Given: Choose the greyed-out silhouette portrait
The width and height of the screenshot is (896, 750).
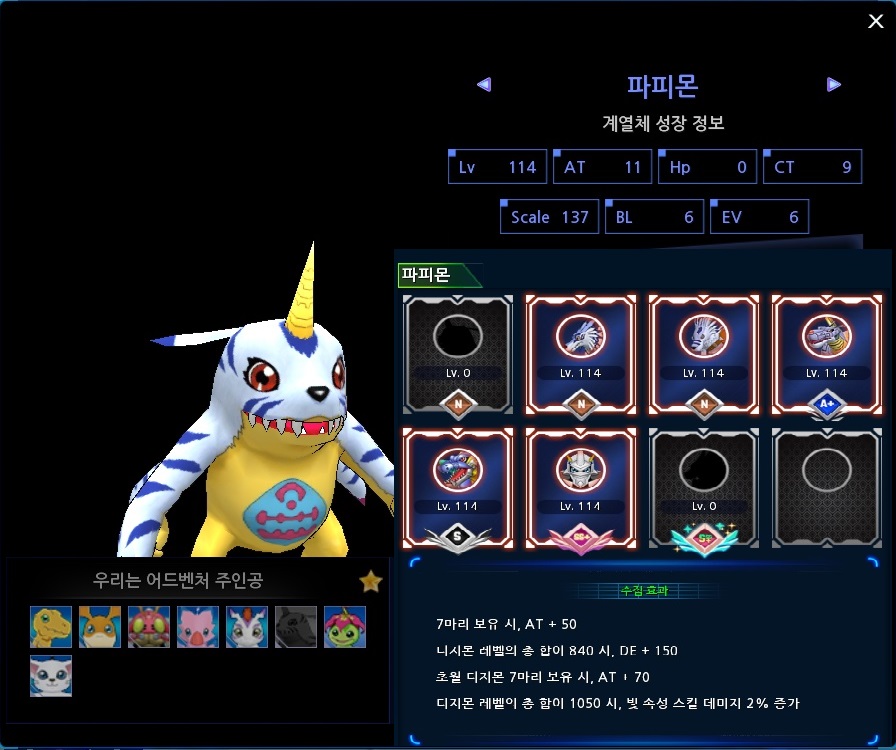Looking at the screenshot, I should point(296,627).
